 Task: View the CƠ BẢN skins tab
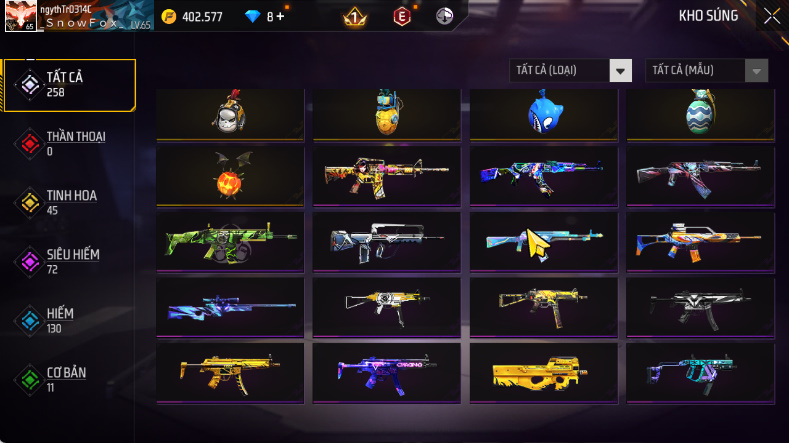69,379
